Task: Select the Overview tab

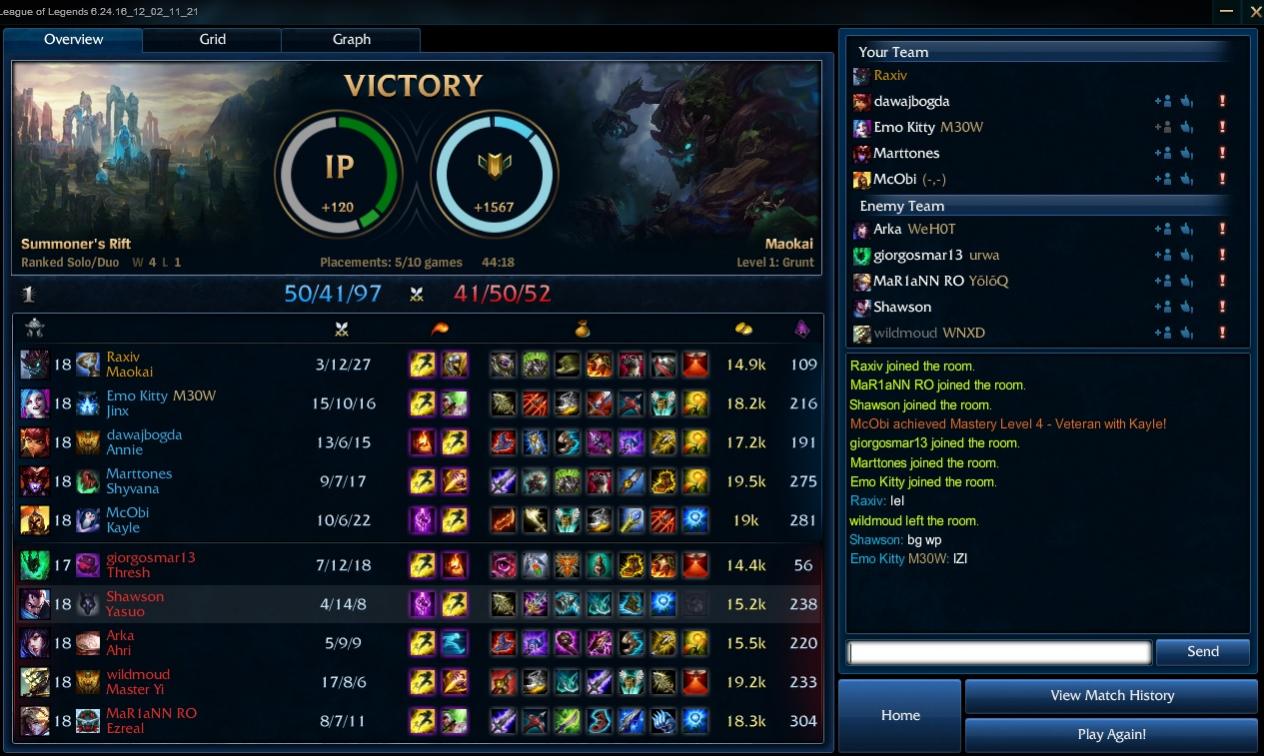Action: (73, 39)
